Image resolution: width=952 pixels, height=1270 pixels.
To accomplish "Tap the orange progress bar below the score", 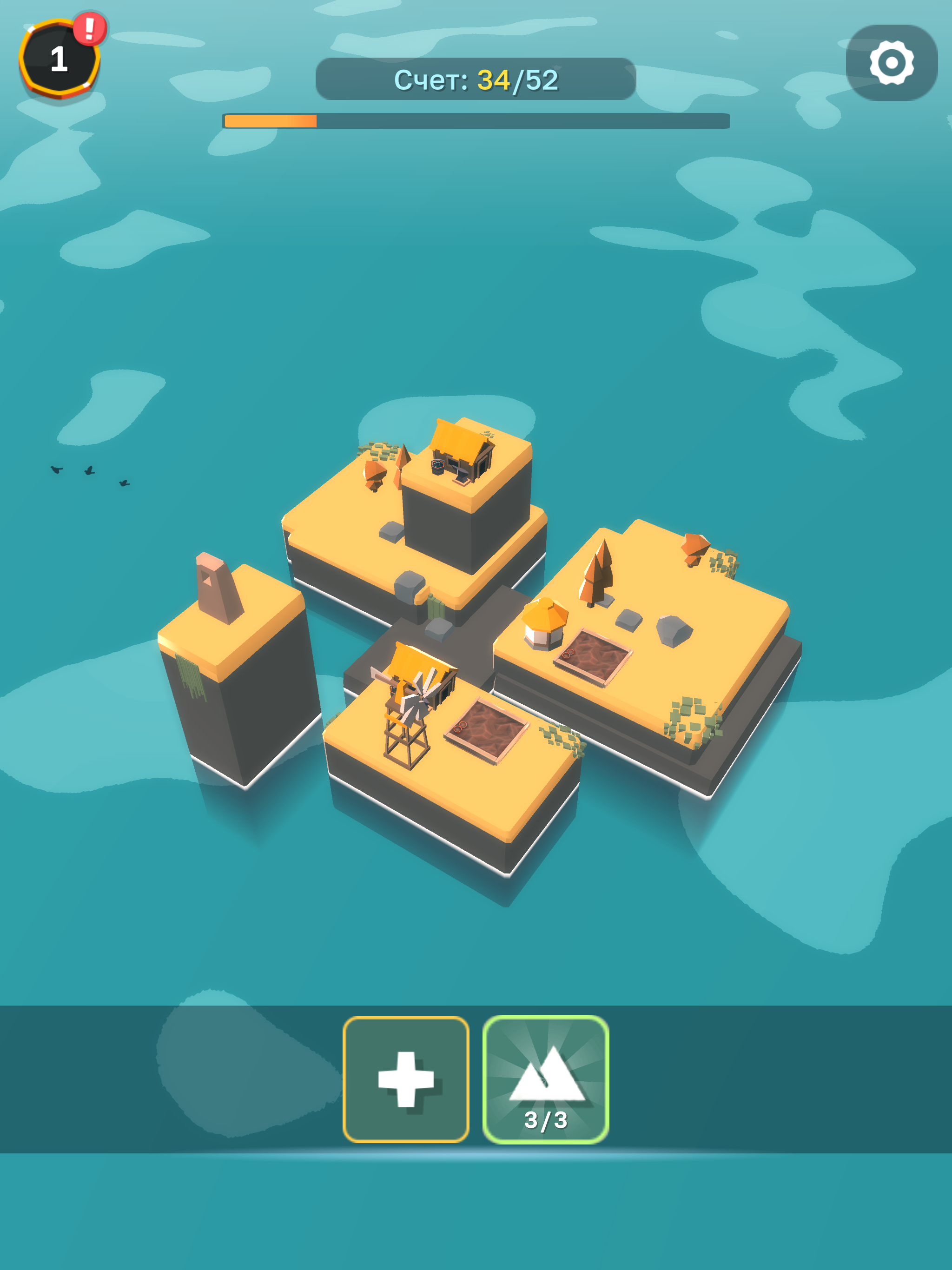I will coord(473,119).
